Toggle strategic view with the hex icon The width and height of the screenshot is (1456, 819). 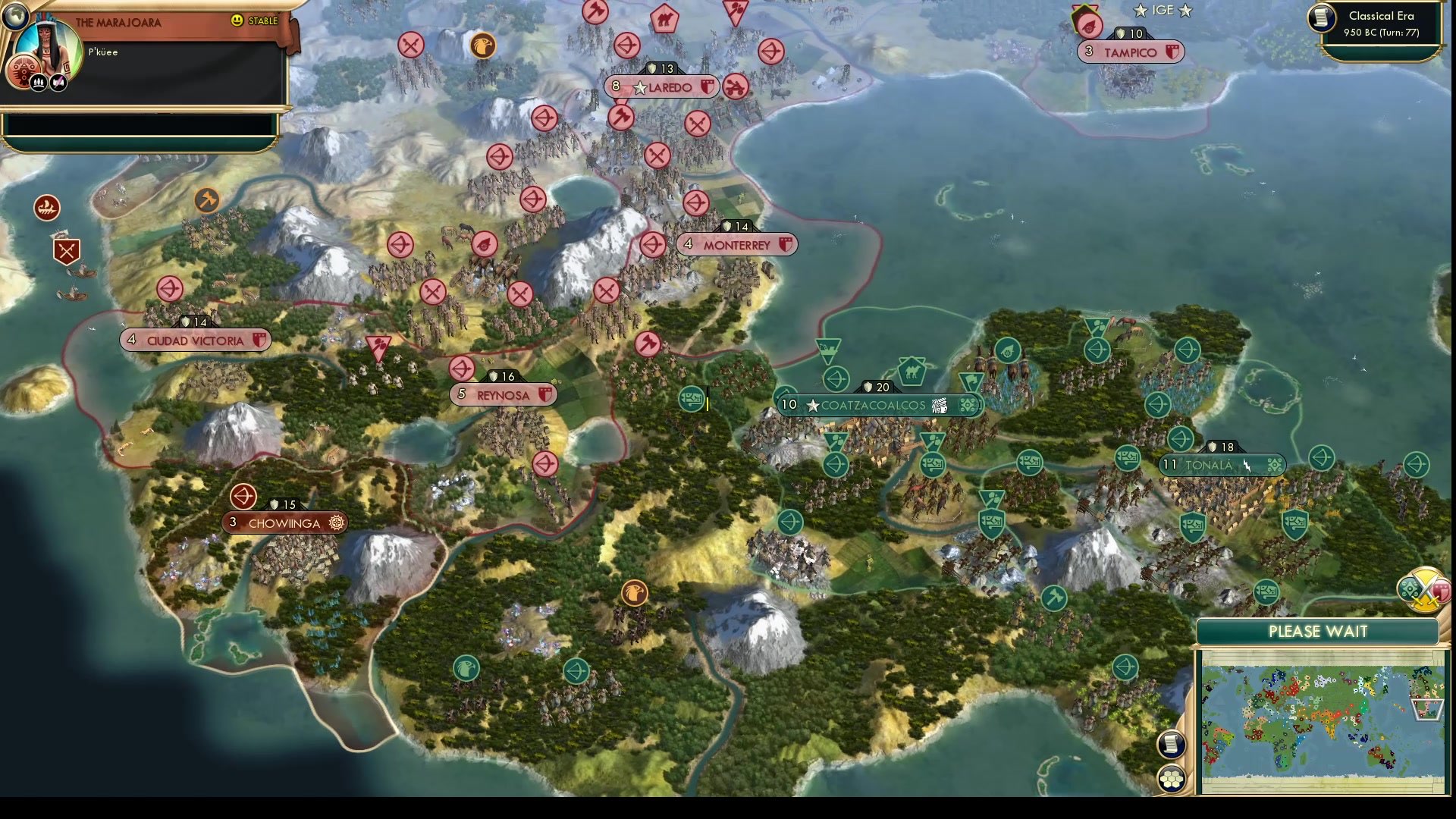coord(1172,777)
